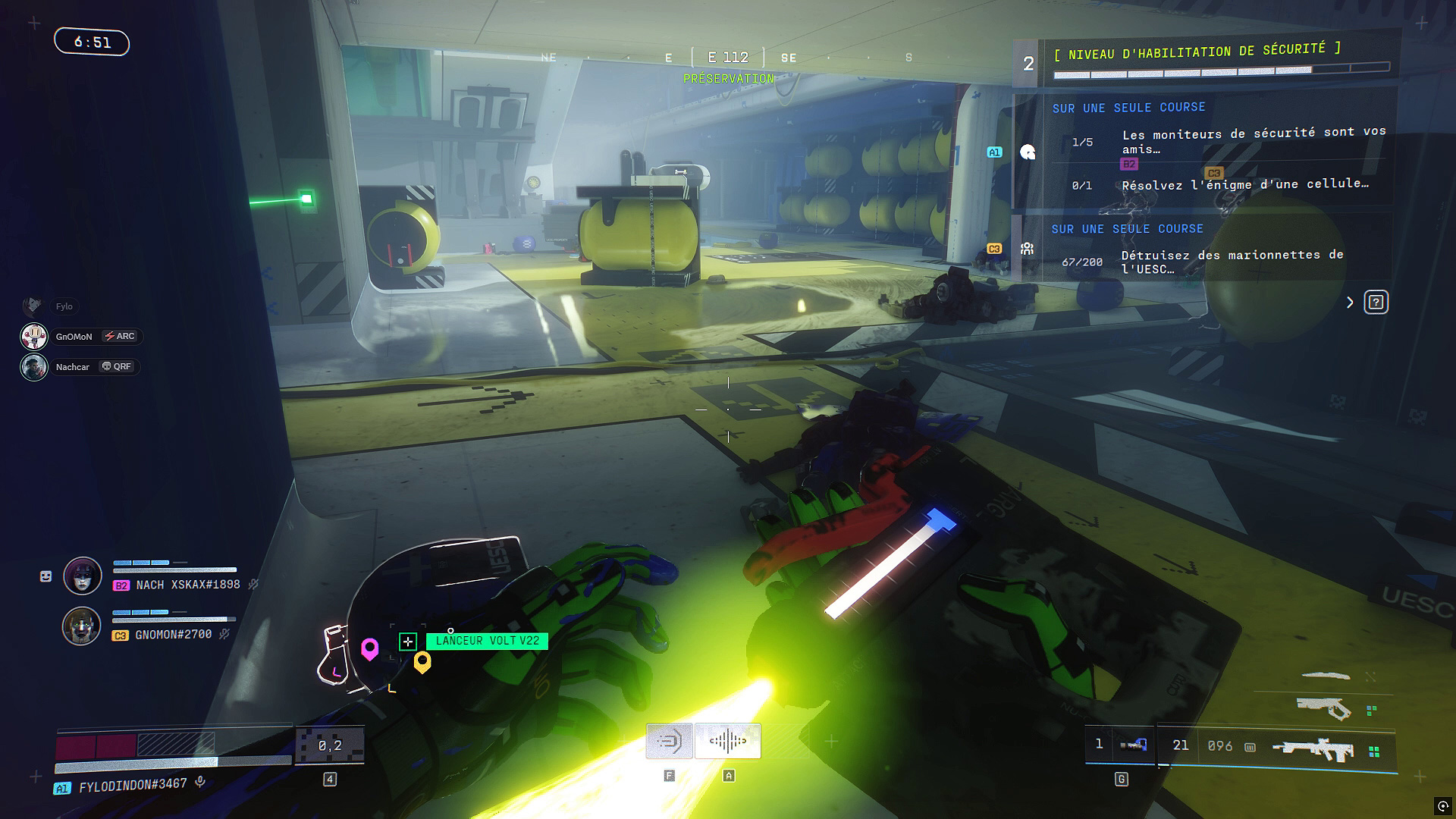The height and width of the screenshot is (819, 1456).
Task: Click the UESC puppets destruction objective
Action: [1232, 262]
